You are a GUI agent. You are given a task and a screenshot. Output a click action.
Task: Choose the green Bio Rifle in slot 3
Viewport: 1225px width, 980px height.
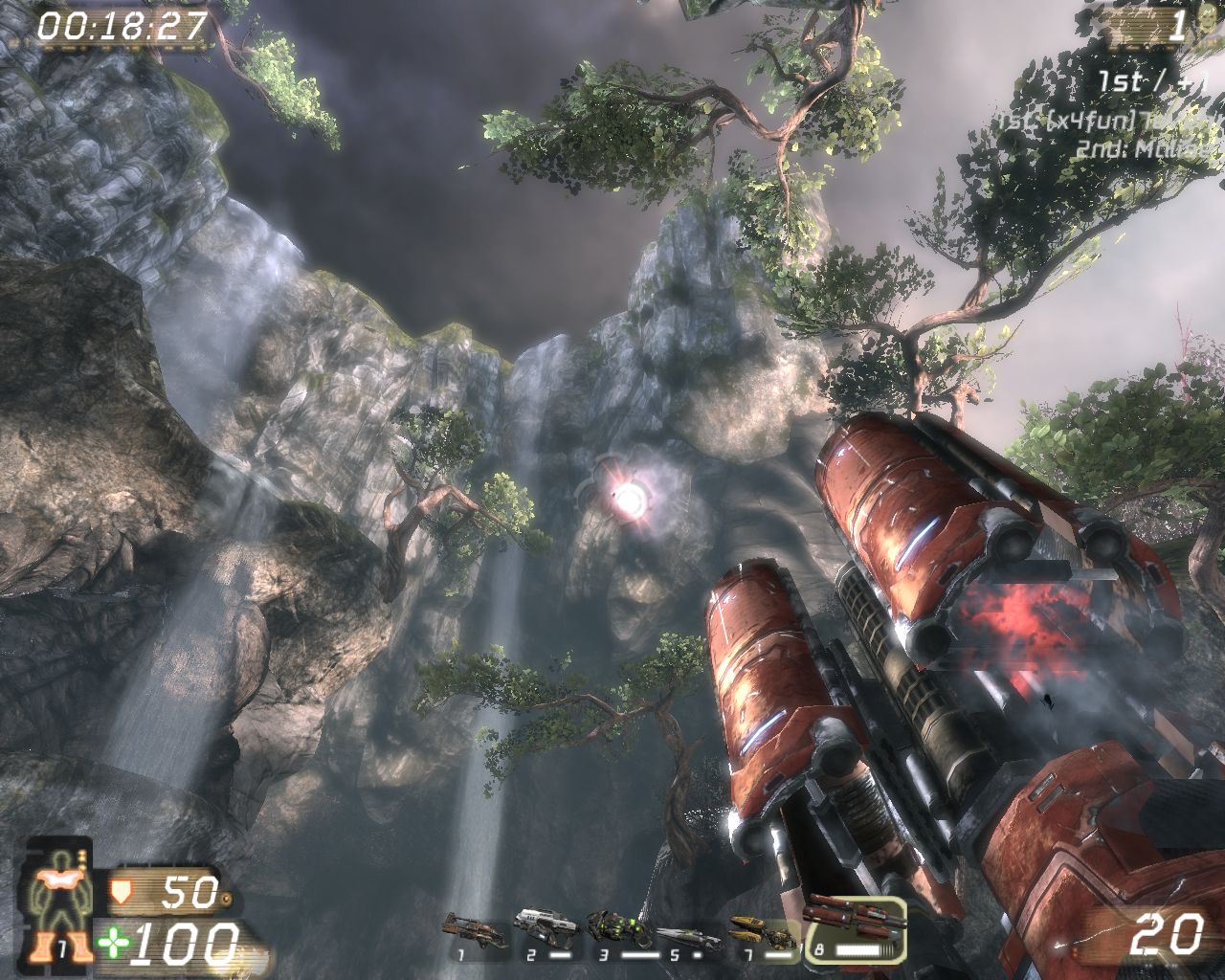coord(615,926)
